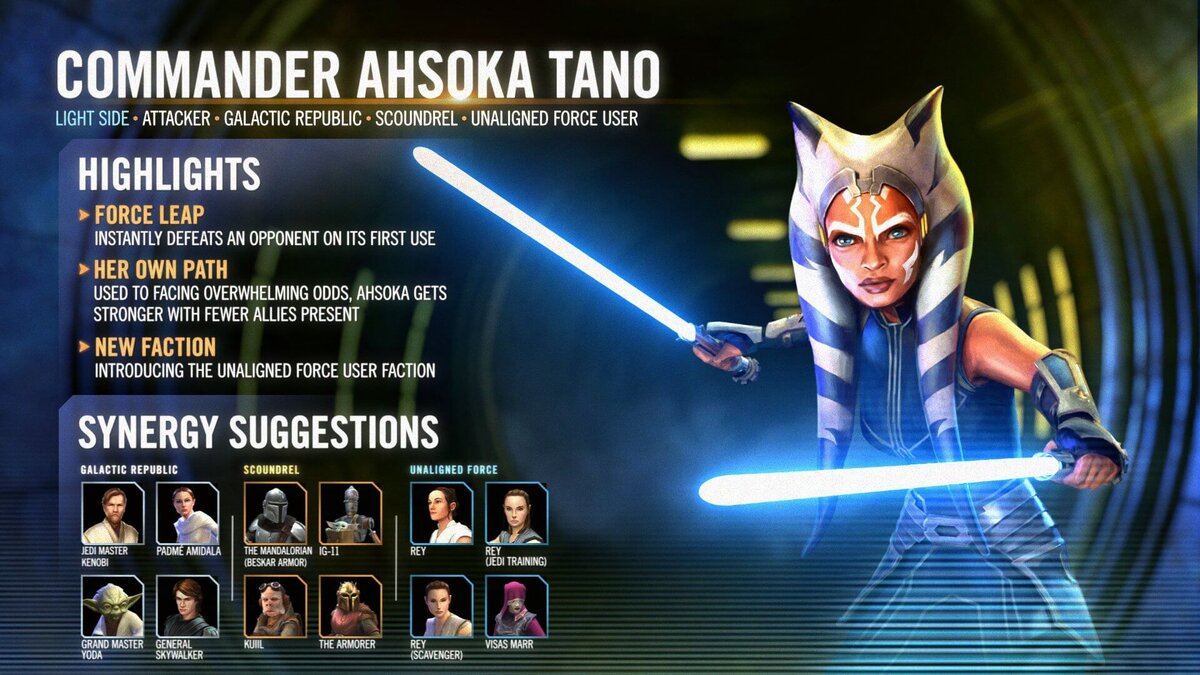This screenshot has width=1200, height=675.
Task: Pick the General Skywalker portrait
Action: (187, 607)
